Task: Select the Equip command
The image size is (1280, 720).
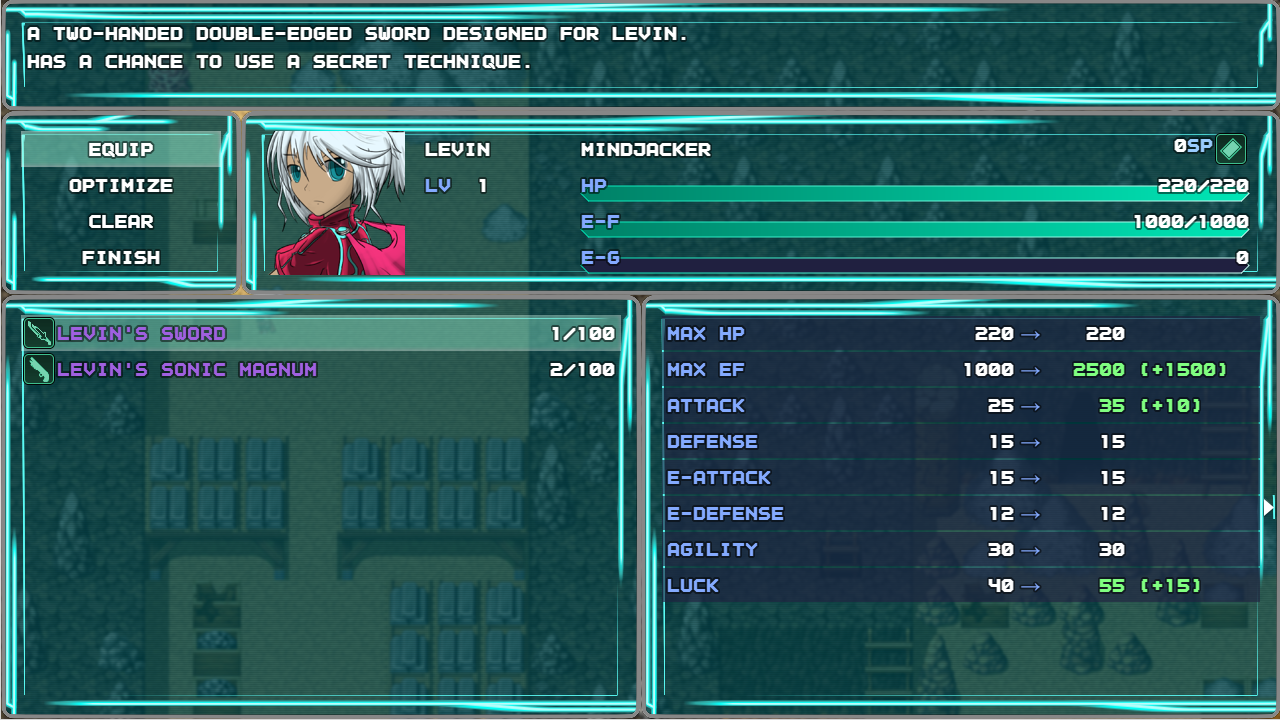Action: [x=121, y=150]
